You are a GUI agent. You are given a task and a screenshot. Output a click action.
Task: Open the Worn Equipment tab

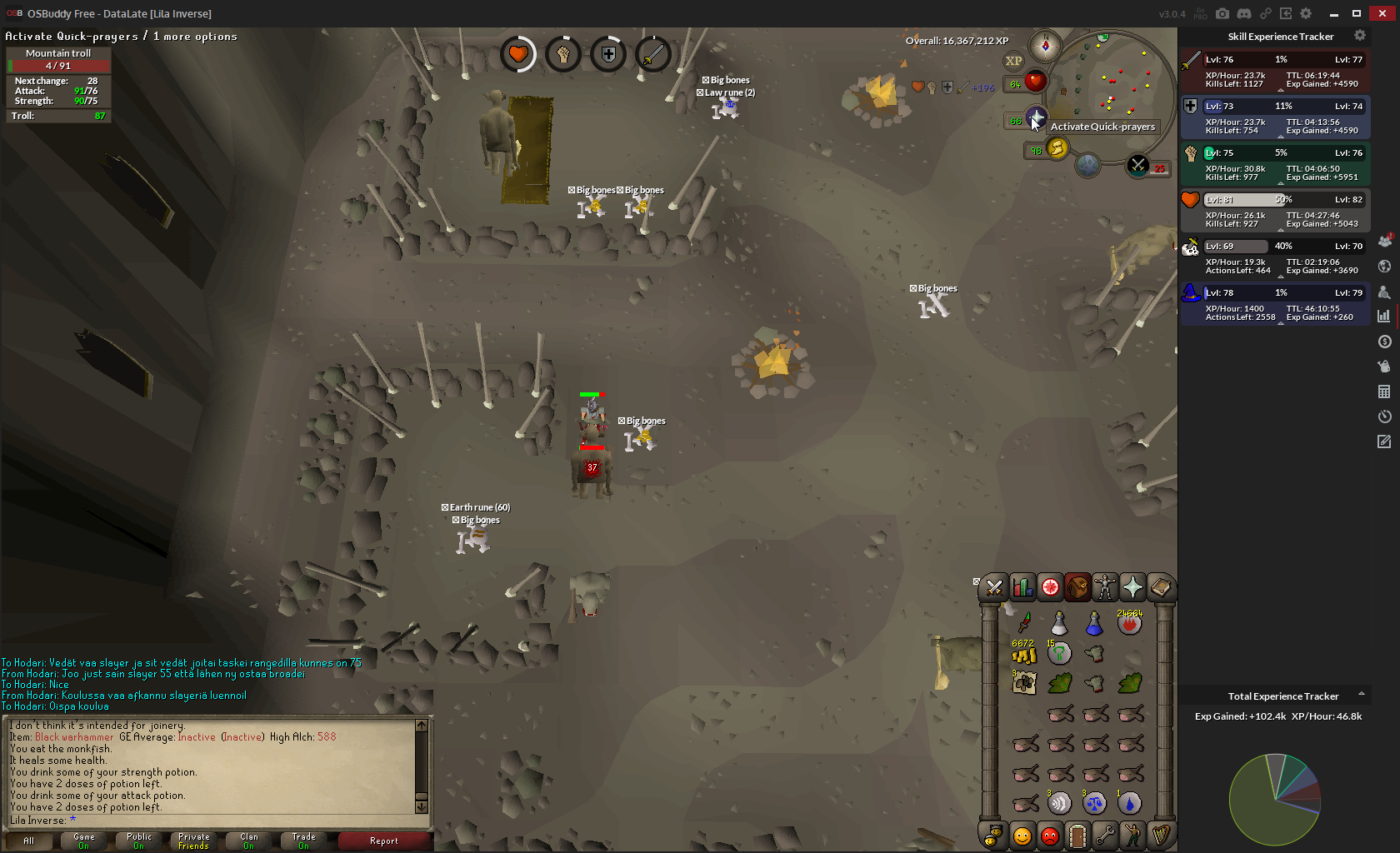pyautogui.click(x=1105, y=588)
